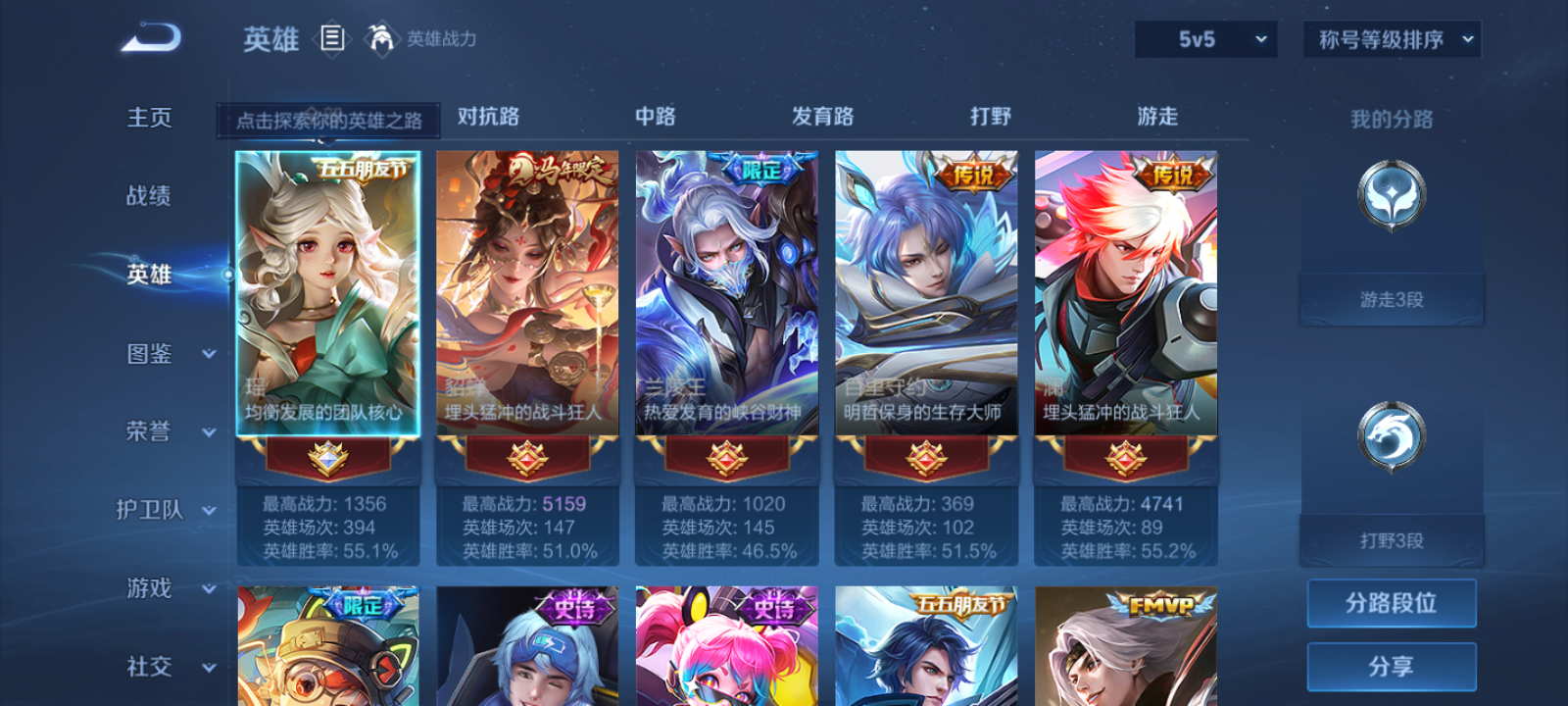Open 战绩 from the left sidebar
Viewport: 1568px width, 706px height.
pyautogui.click(x=149, y=196)
